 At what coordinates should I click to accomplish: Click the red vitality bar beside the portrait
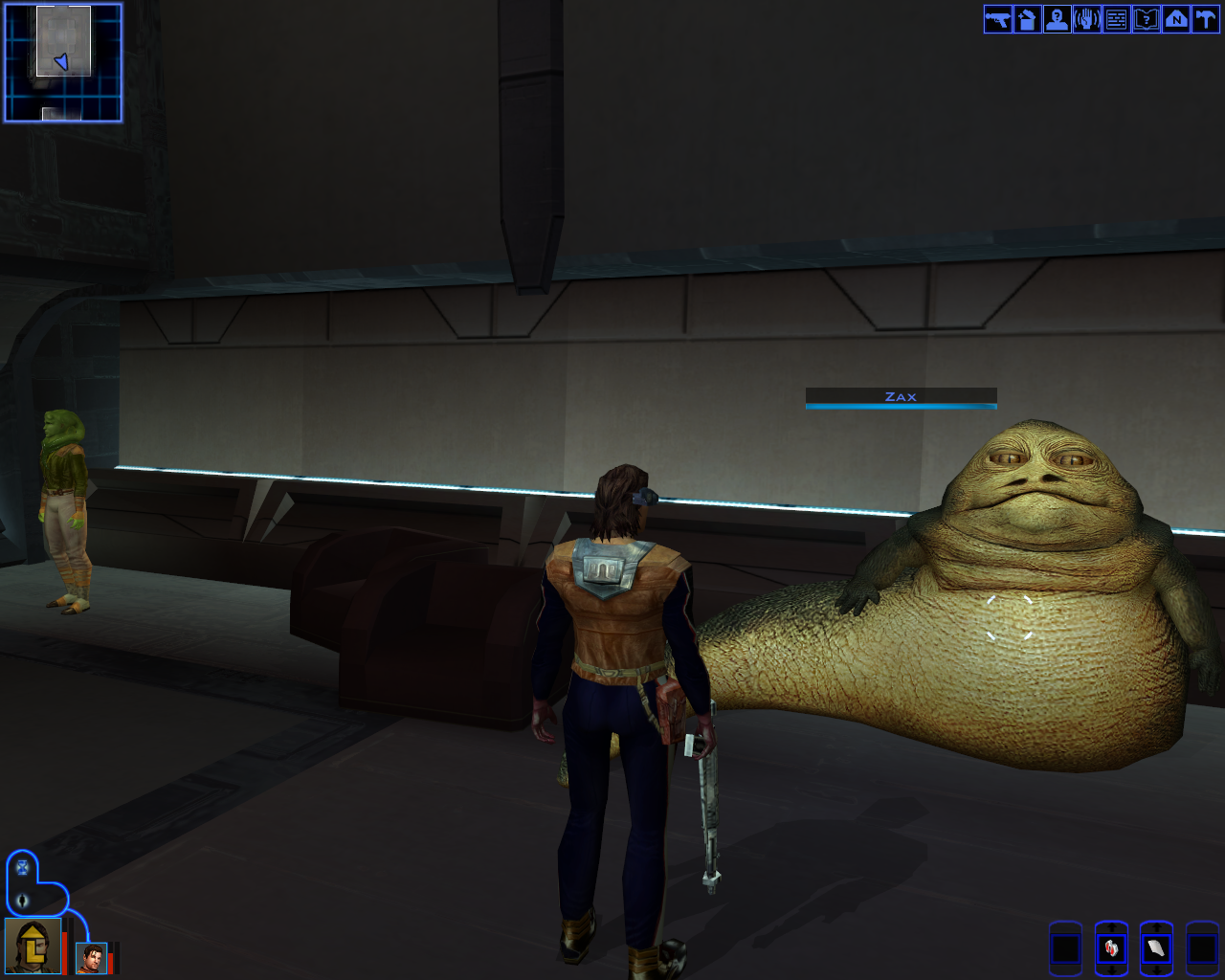64,952
